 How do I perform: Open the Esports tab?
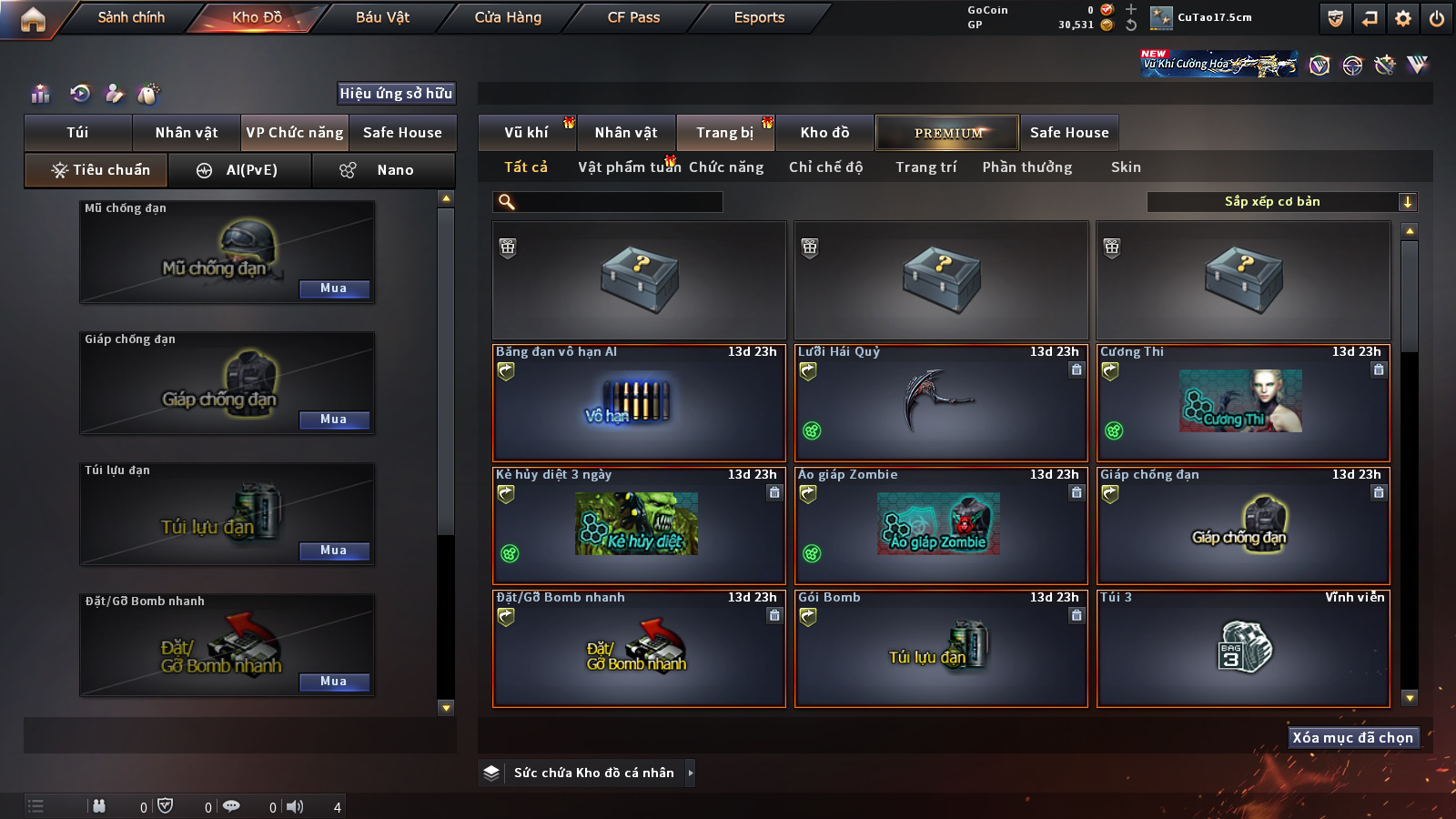(759, 17)
